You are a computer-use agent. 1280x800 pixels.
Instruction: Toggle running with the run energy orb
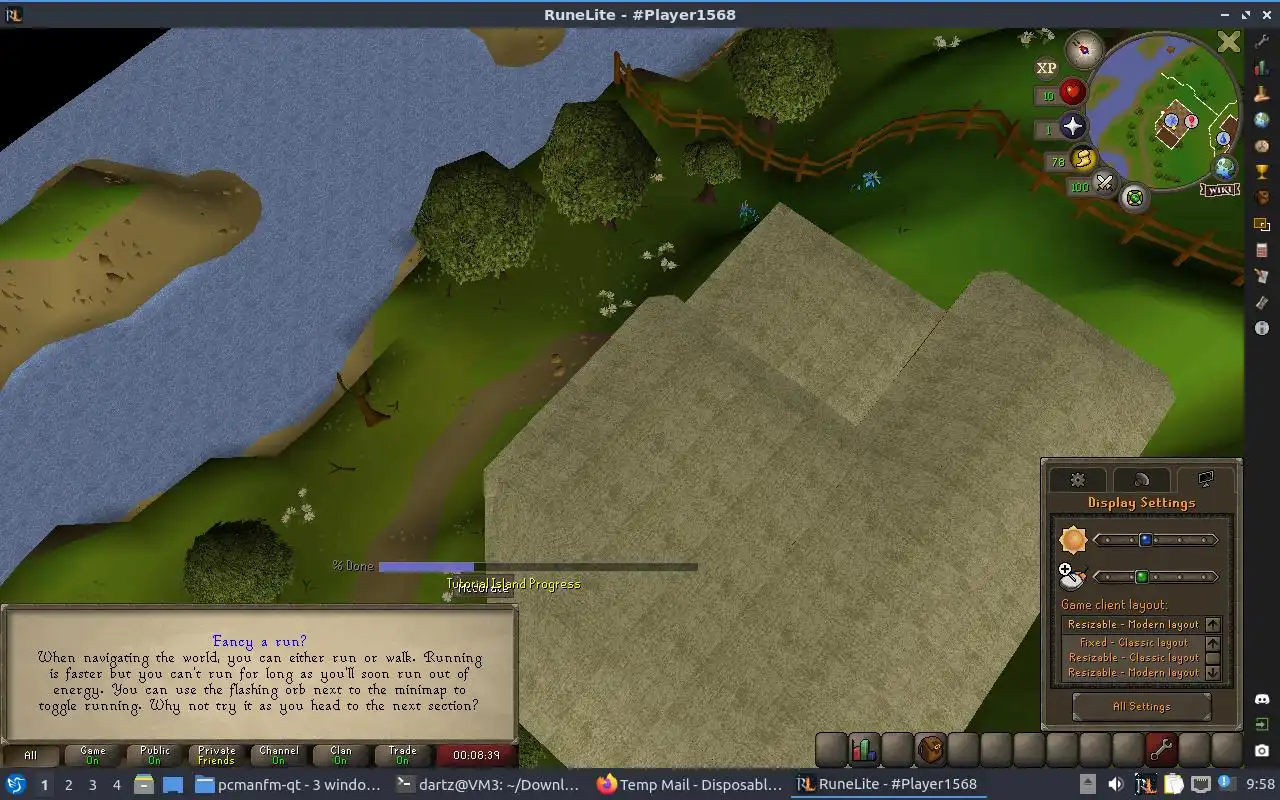[x=1083, y=158]
